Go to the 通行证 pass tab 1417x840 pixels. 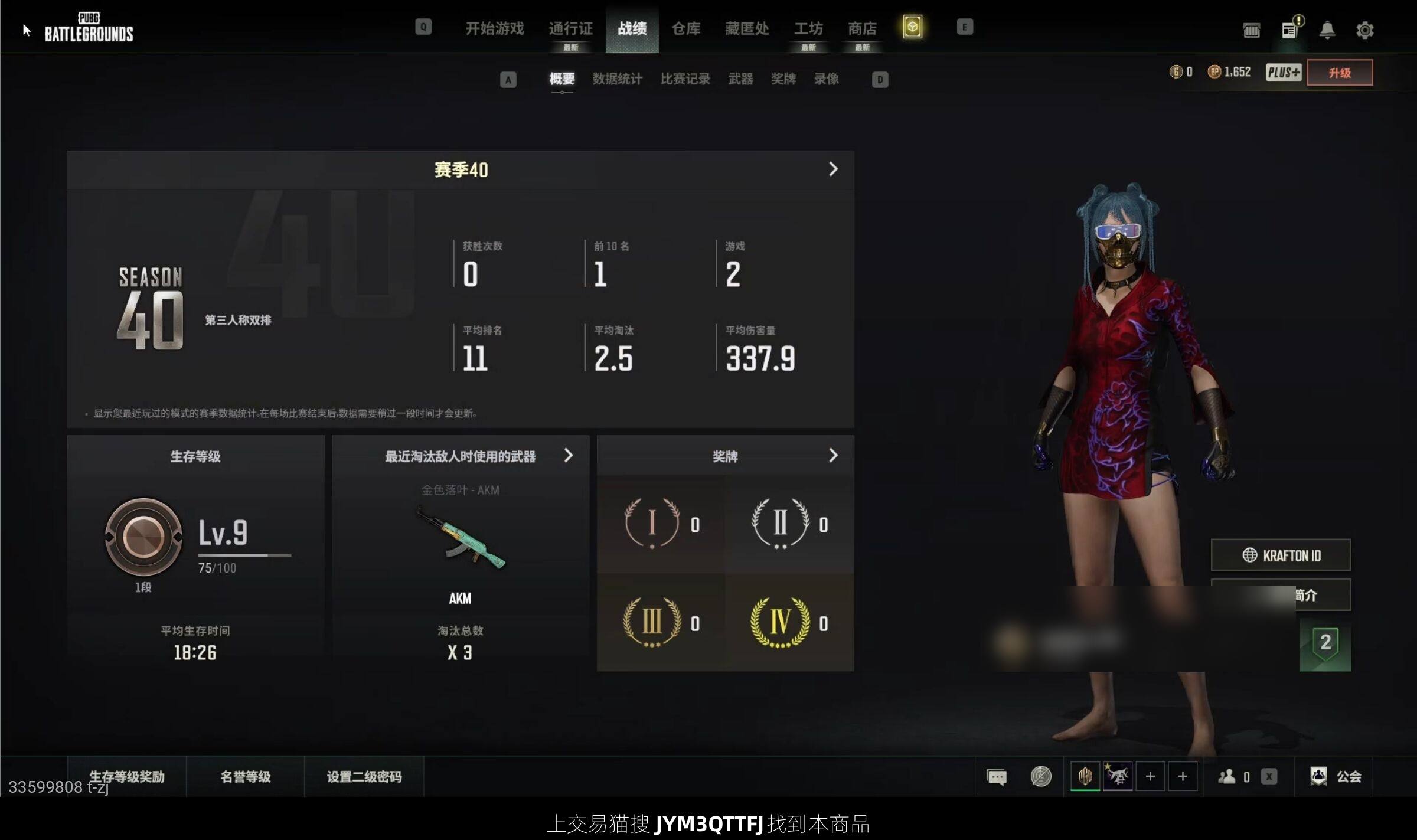(x=570, y=28)
